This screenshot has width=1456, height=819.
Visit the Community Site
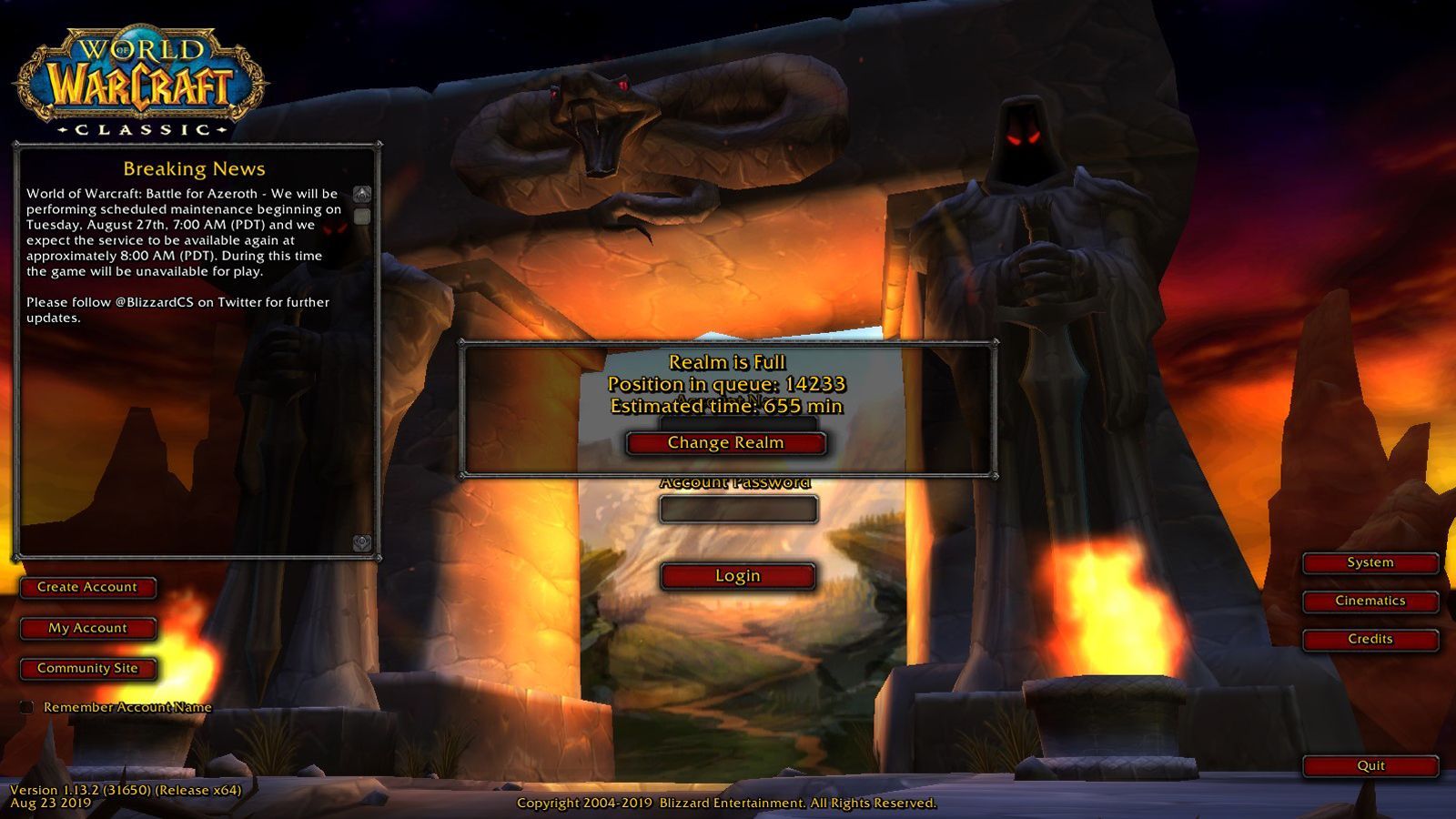coord(88,667)
